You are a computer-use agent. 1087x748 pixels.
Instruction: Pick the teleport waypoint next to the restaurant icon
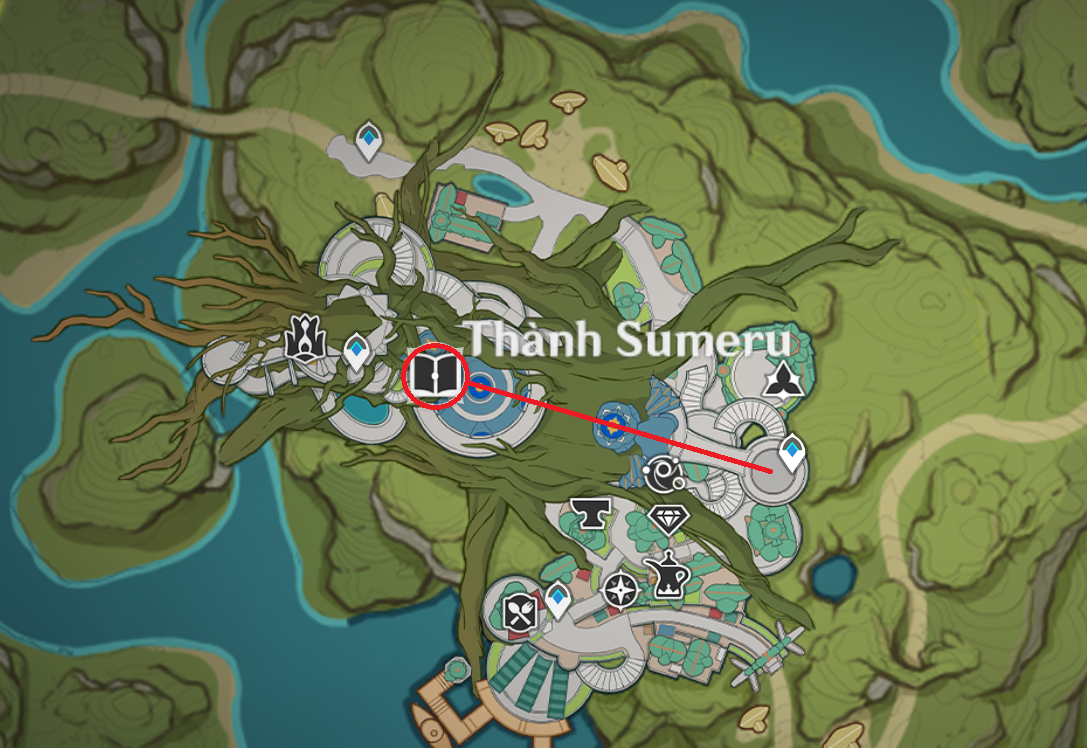point(556,599)
